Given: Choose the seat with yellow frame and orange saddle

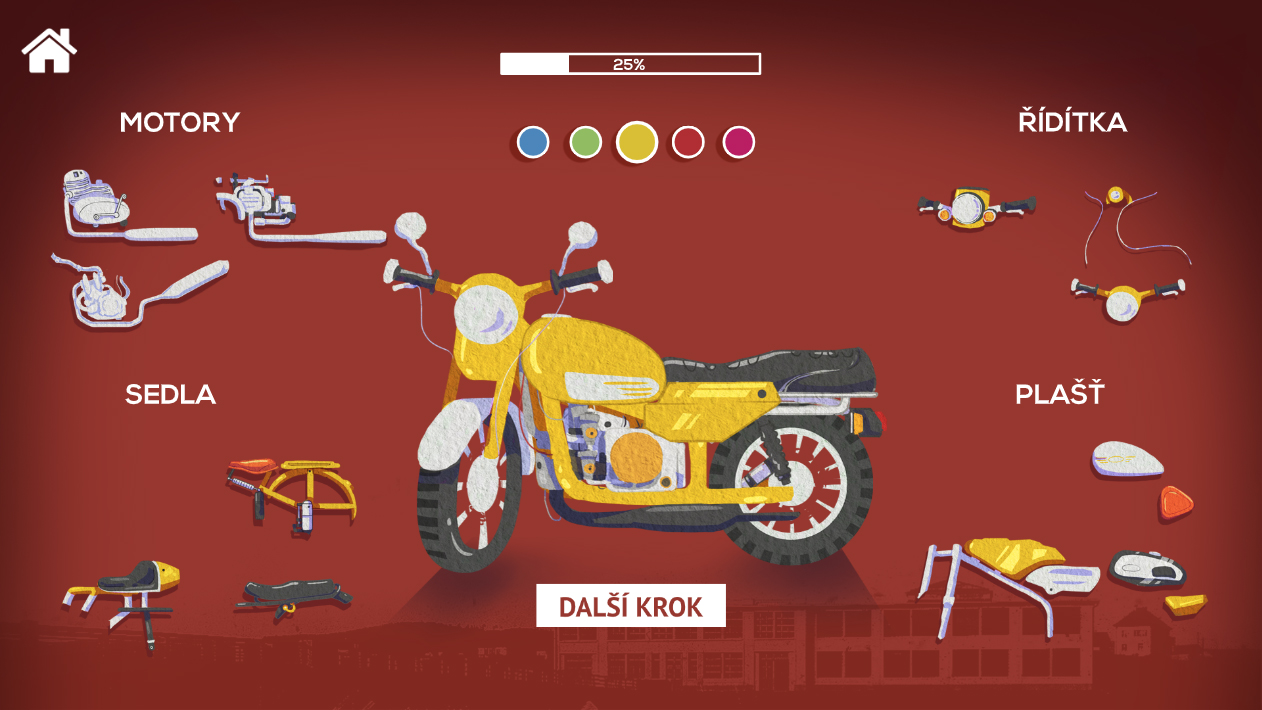Looking at the screenshot, I should click(292, 490).
